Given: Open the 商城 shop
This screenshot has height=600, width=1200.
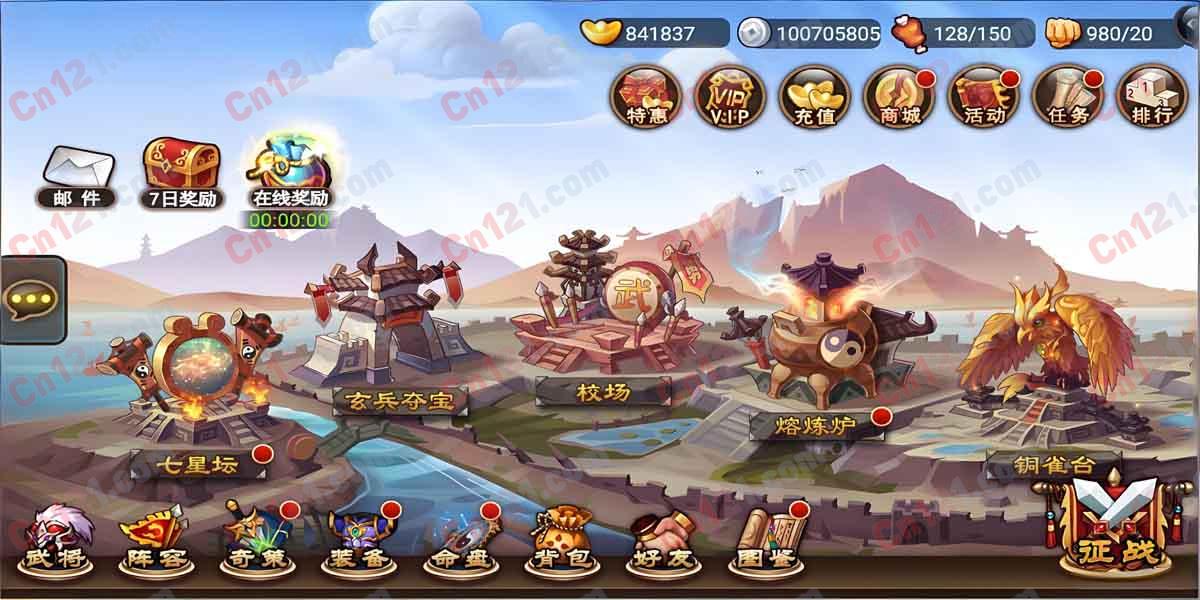Looking at the screenshot, I should 898,97.
